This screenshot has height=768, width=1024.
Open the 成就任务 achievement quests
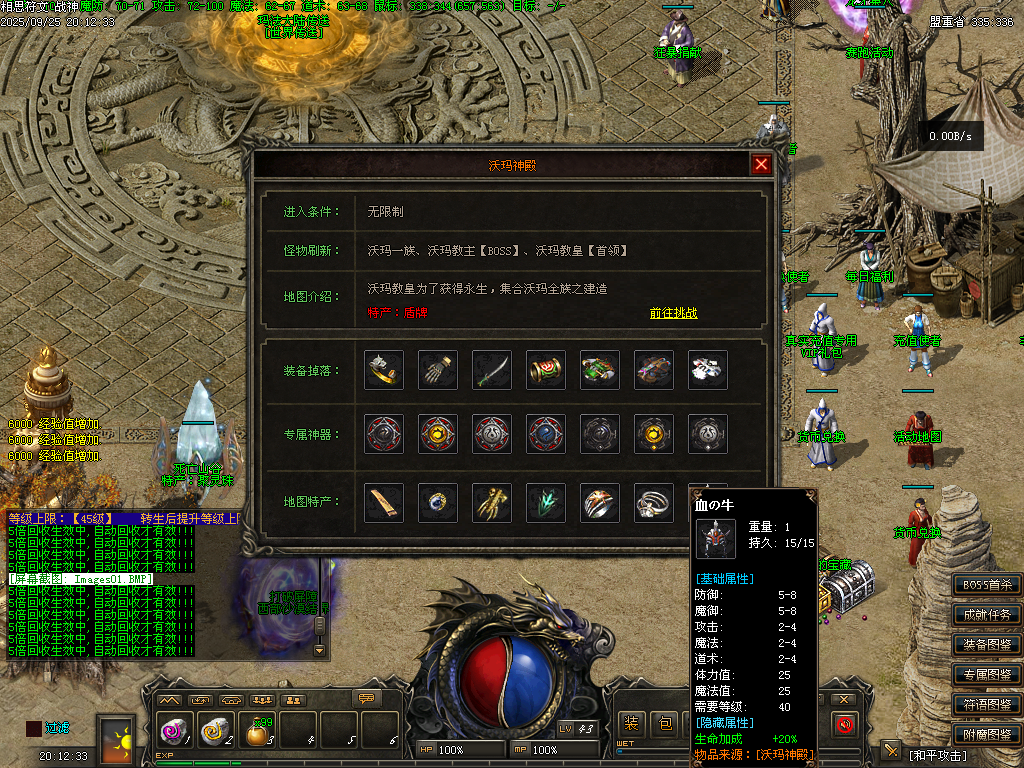click(987, 615)
